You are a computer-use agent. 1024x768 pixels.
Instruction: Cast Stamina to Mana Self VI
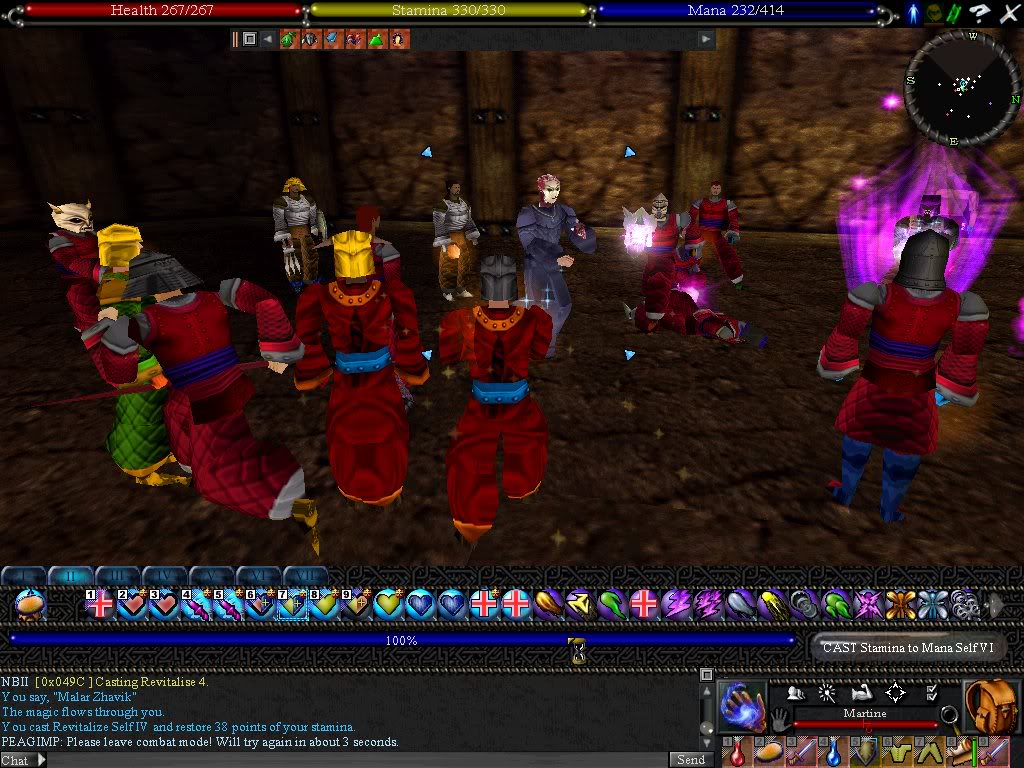coord(907,647)
